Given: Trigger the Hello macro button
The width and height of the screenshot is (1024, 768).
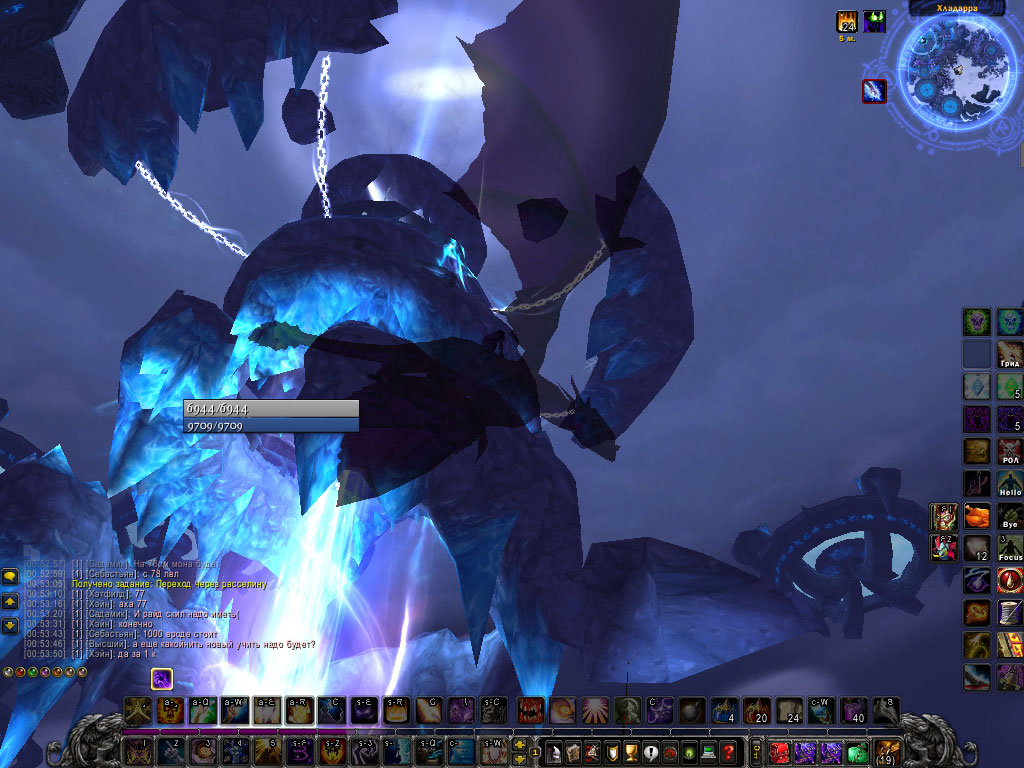Looking at the screenshot, I should [x=1009, y=484].
